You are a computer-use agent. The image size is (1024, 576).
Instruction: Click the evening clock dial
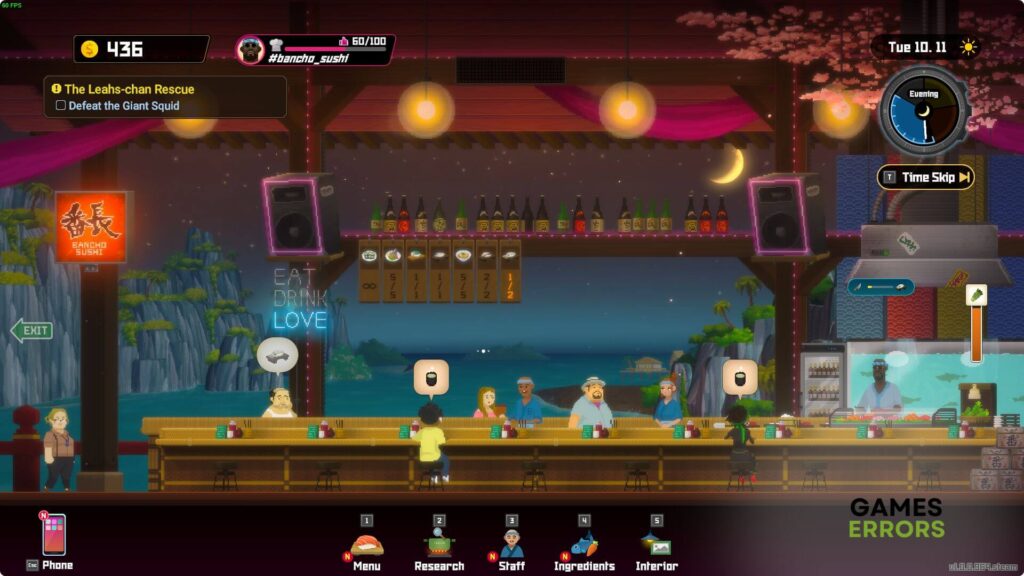coord(923,110)
